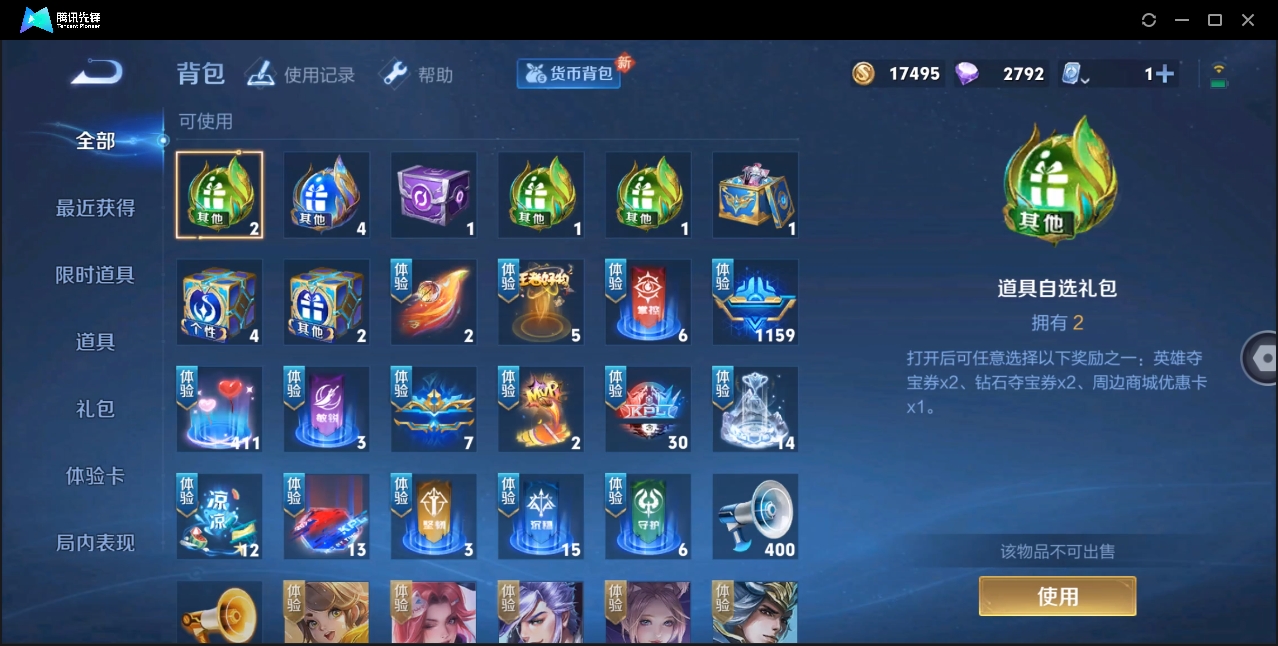Select the 礼包 category tab
This screenshot has width=1278, height=646.
(x=95, y=409)
